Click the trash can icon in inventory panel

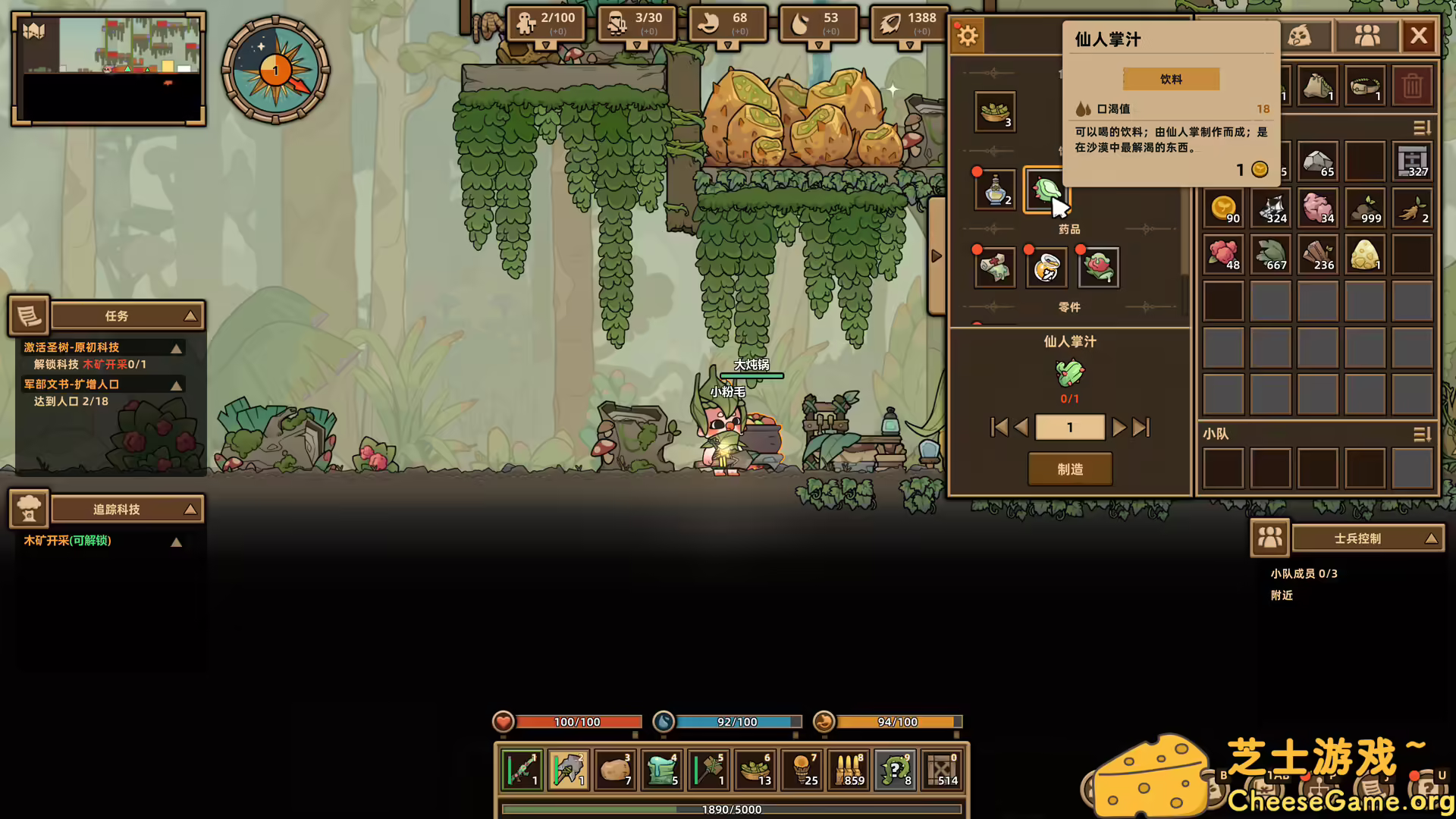(x=1413, y=86)
